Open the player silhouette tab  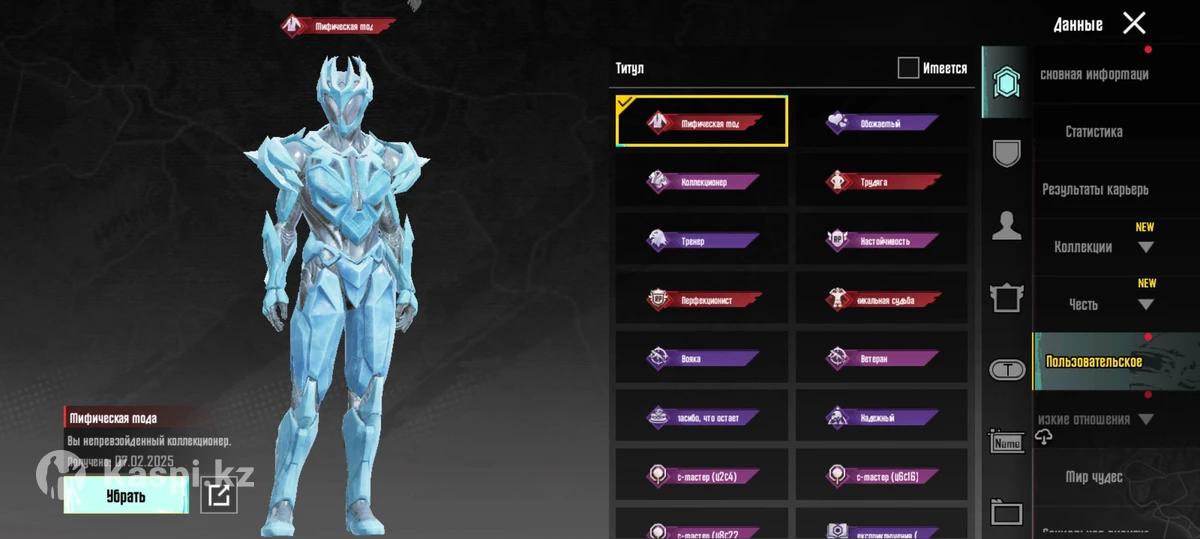[x=1006, y=226]
